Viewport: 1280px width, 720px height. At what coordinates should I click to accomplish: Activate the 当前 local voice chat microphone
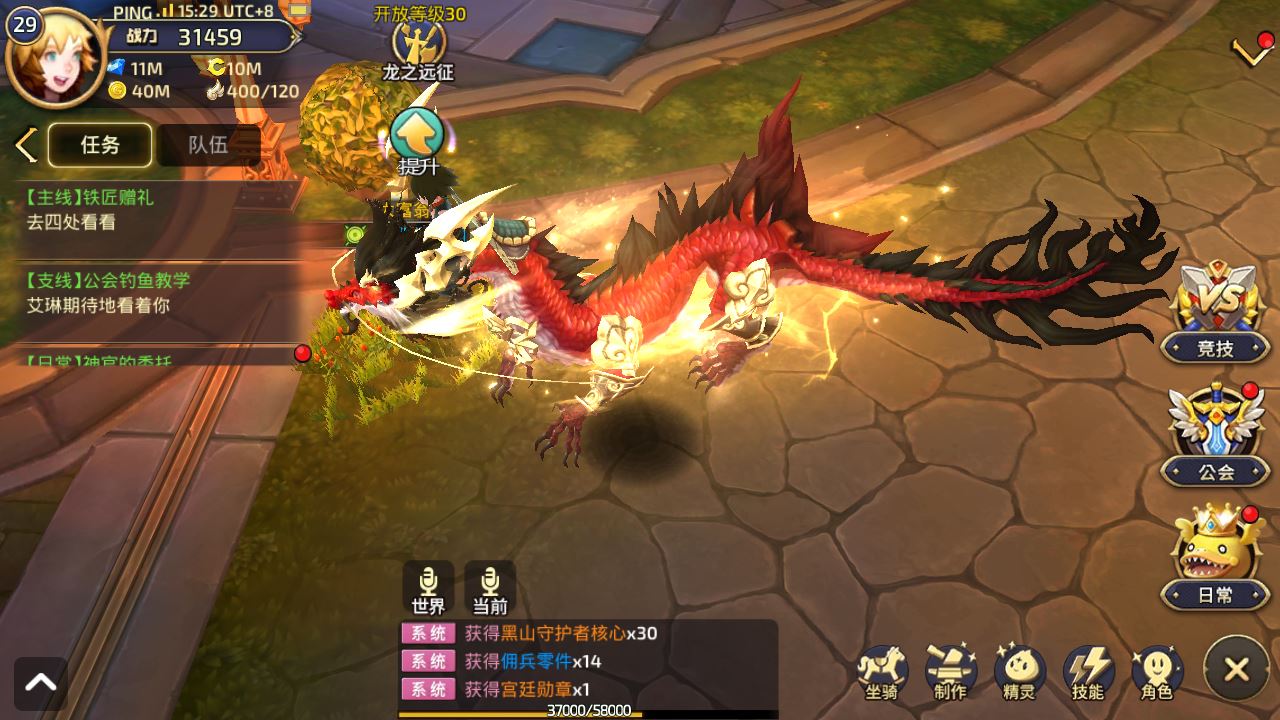490,588
